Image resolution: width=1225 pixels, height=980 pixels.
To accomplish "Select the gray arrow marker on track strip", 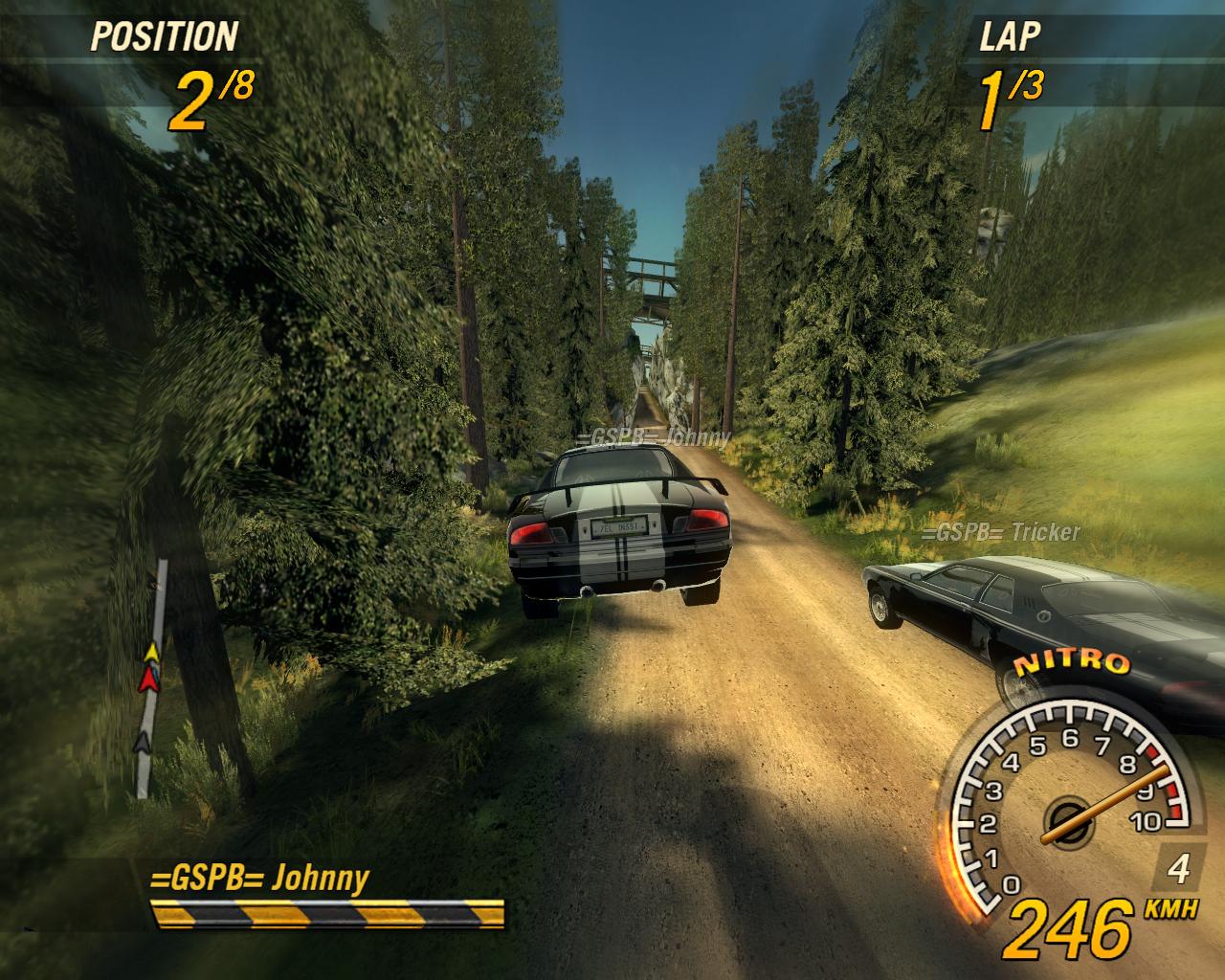I will 143,740.
